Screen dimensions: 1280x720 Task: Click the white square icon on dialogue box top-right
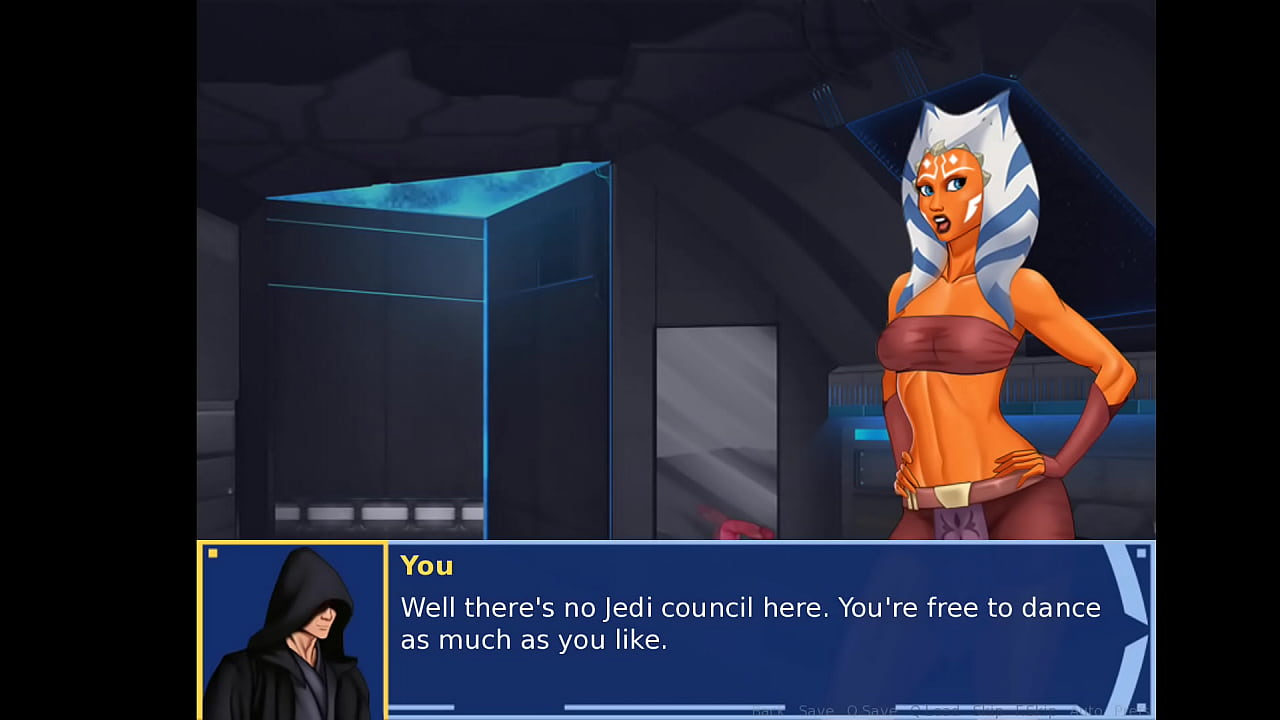pyautogui.click(x=1141, y=551)
